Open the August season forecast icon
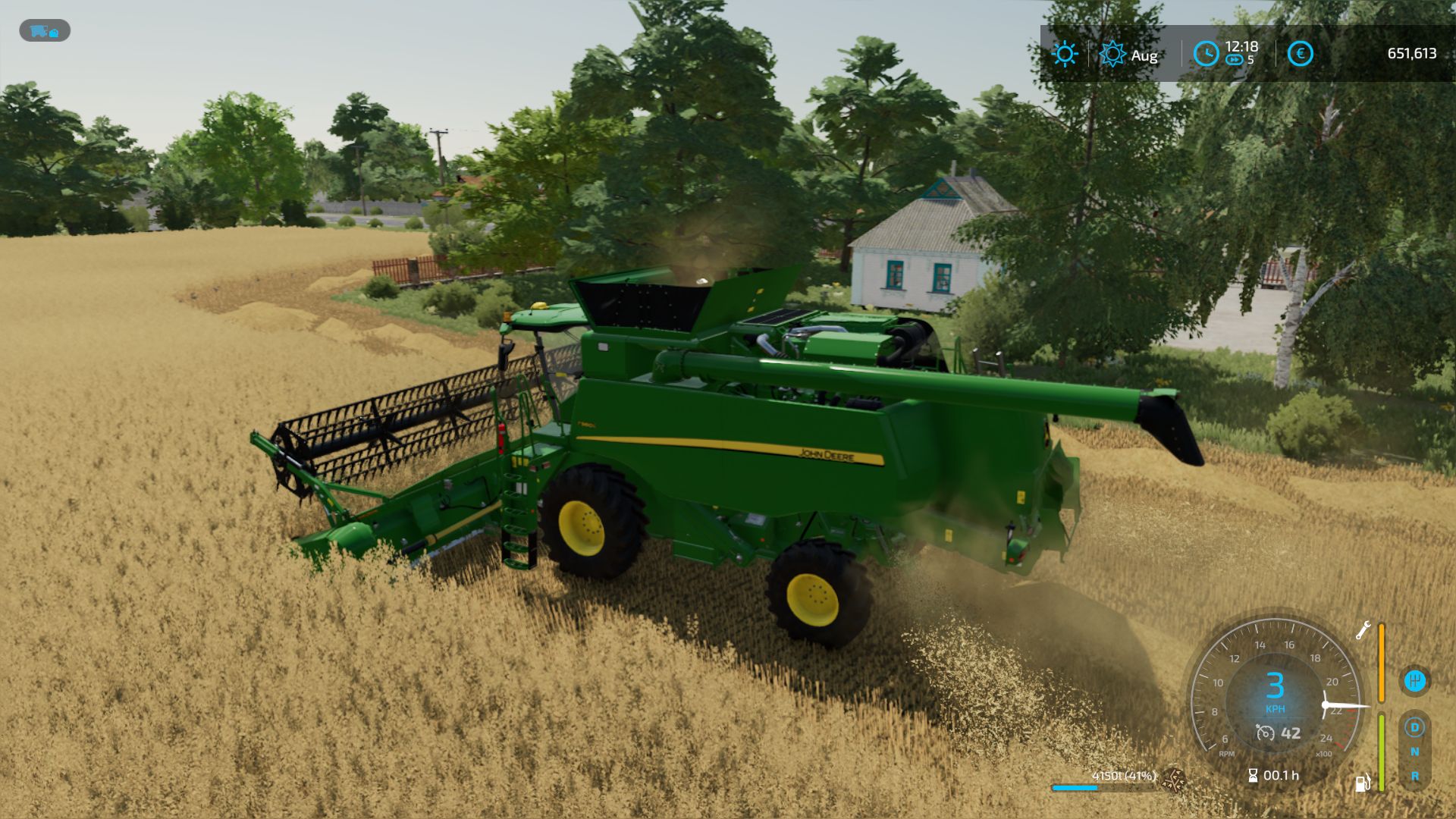1456x819 pixels. [1112, 54]
